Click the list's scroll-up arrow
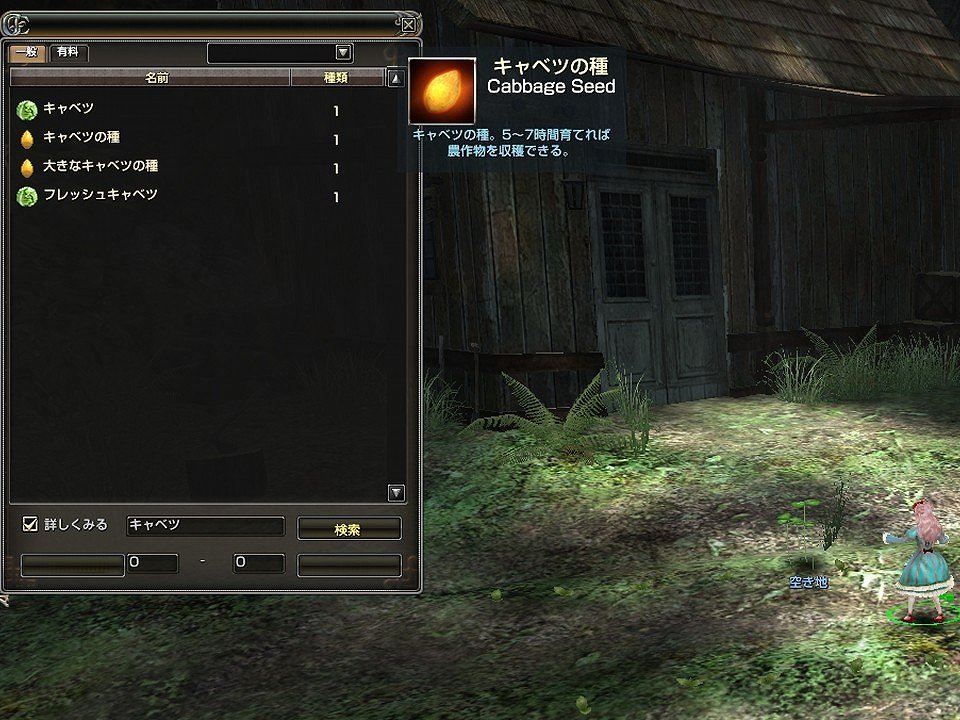This screenshot has height=720, width=960. point(396,78)
